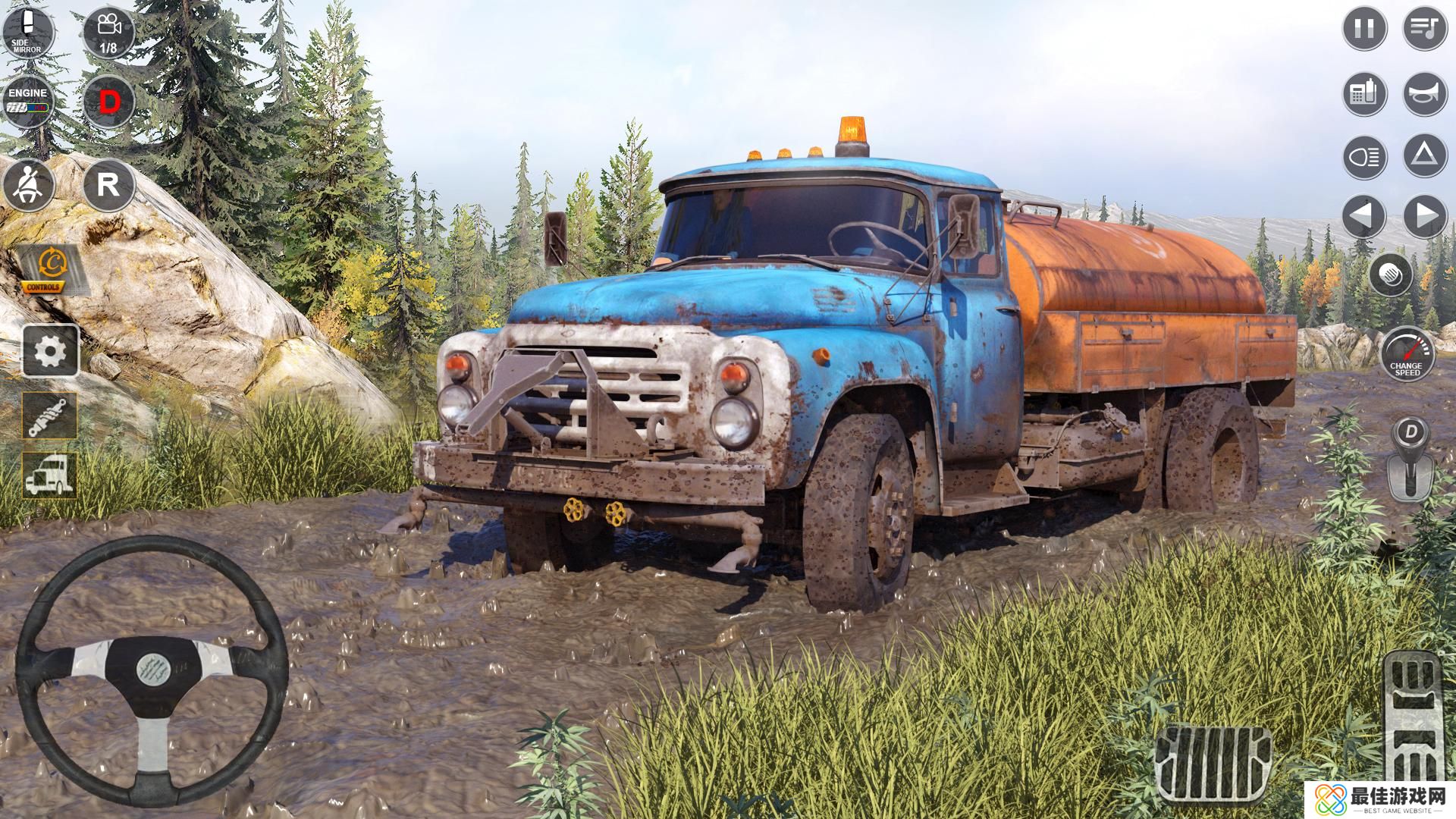Turn on the left turn indicator
This screenshot has width=1456, height=819.
pyautogui.click(x=1364, y=216)
